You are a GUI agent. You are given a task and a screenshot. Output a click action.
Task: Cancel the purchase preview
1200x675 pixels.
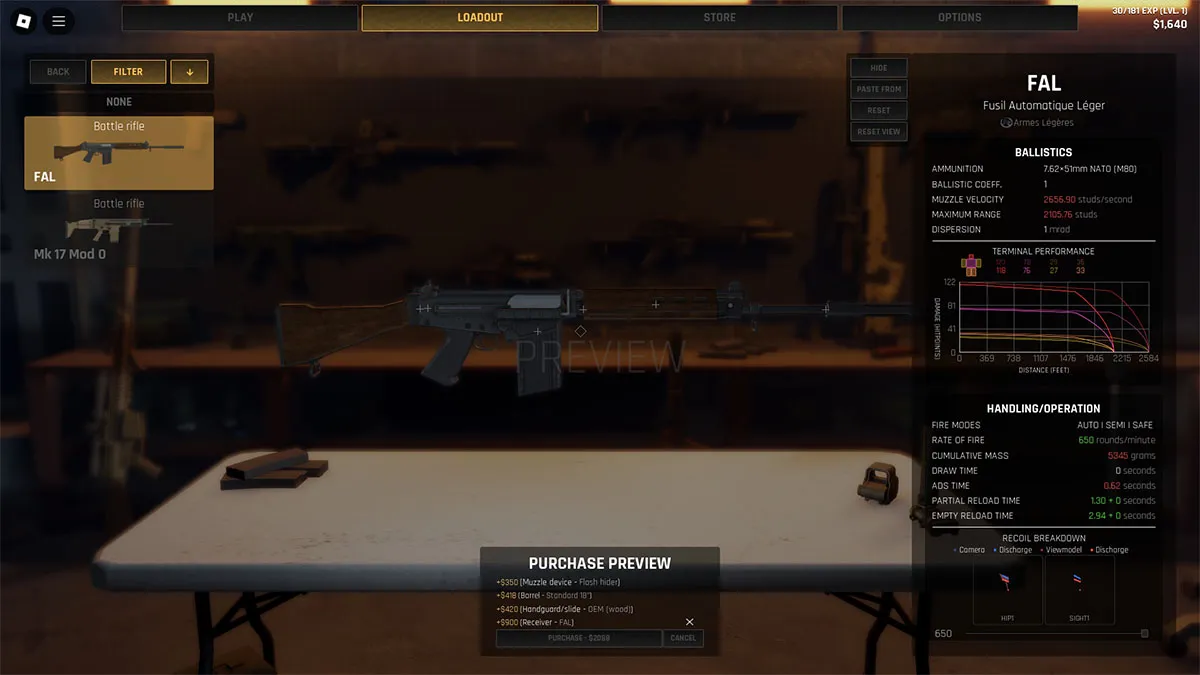pos(683,638)
